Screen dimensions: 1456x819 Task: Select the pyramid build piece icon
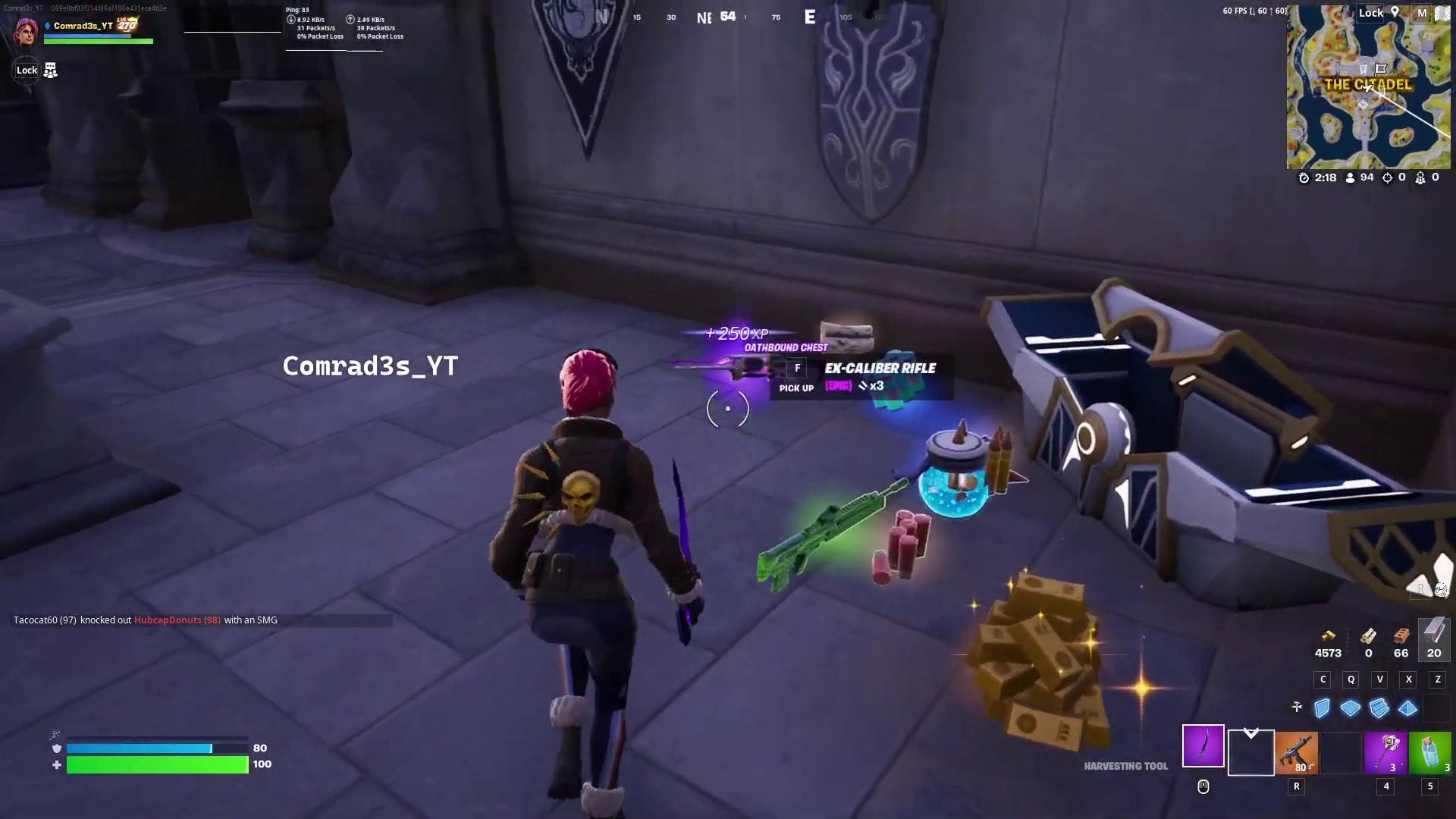point(1408,708)
